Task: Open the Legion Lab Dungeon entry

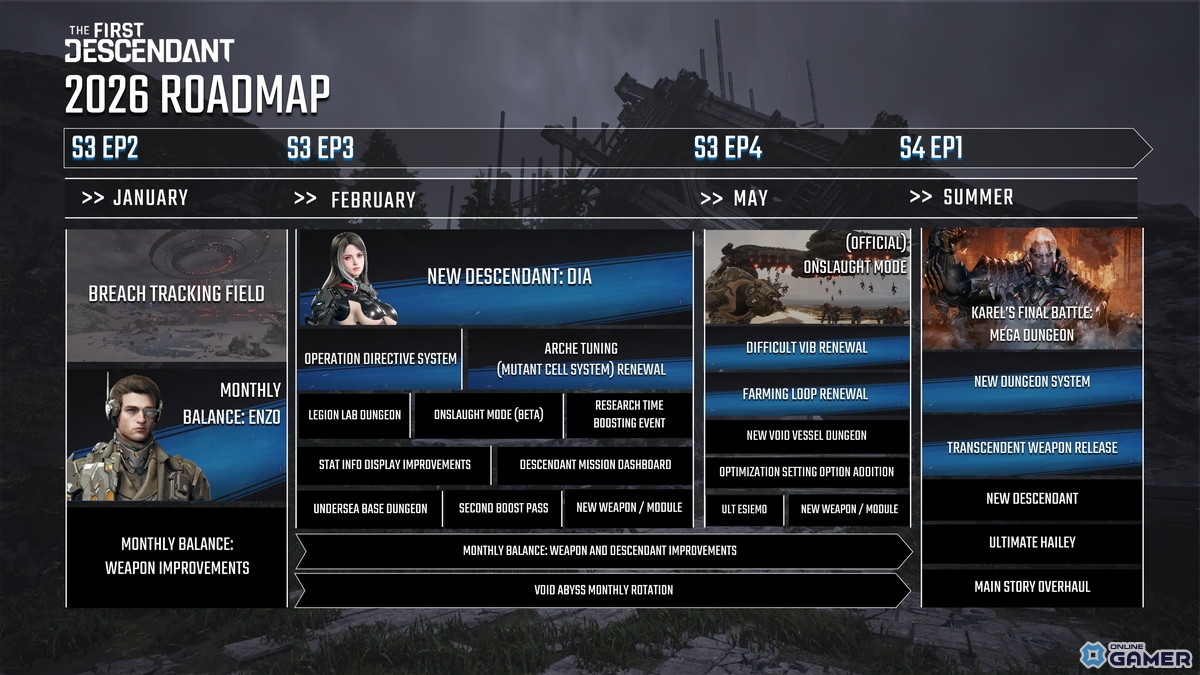Action: 354,415
